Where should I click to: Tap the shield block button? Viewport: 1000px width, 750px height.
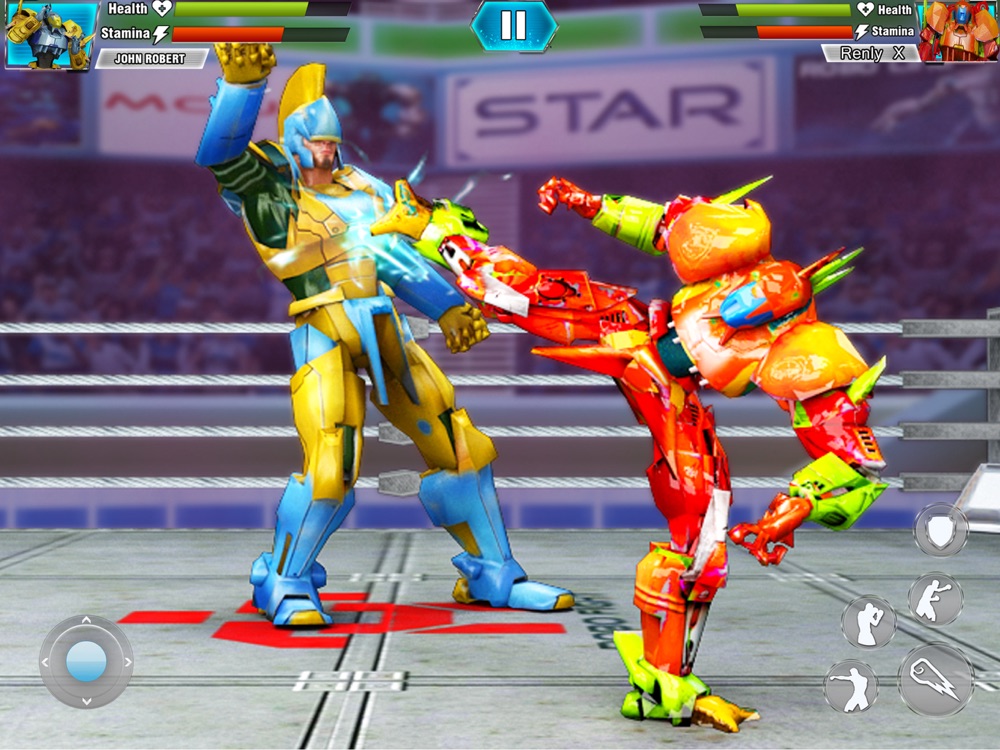pyautogui.click(x=940, y=530)
